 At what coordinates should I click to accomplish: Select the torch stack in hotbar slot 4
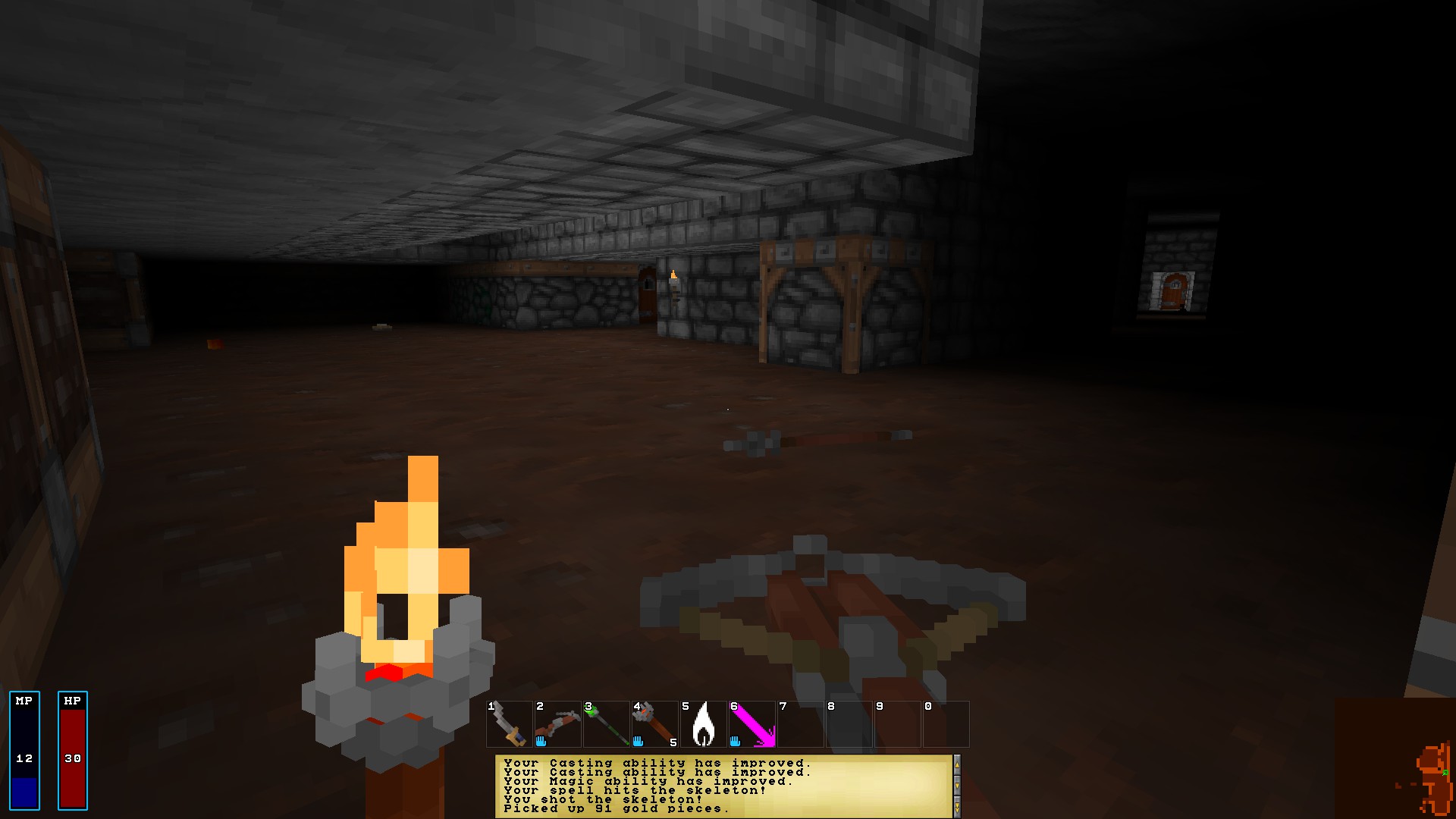(654, 723)
